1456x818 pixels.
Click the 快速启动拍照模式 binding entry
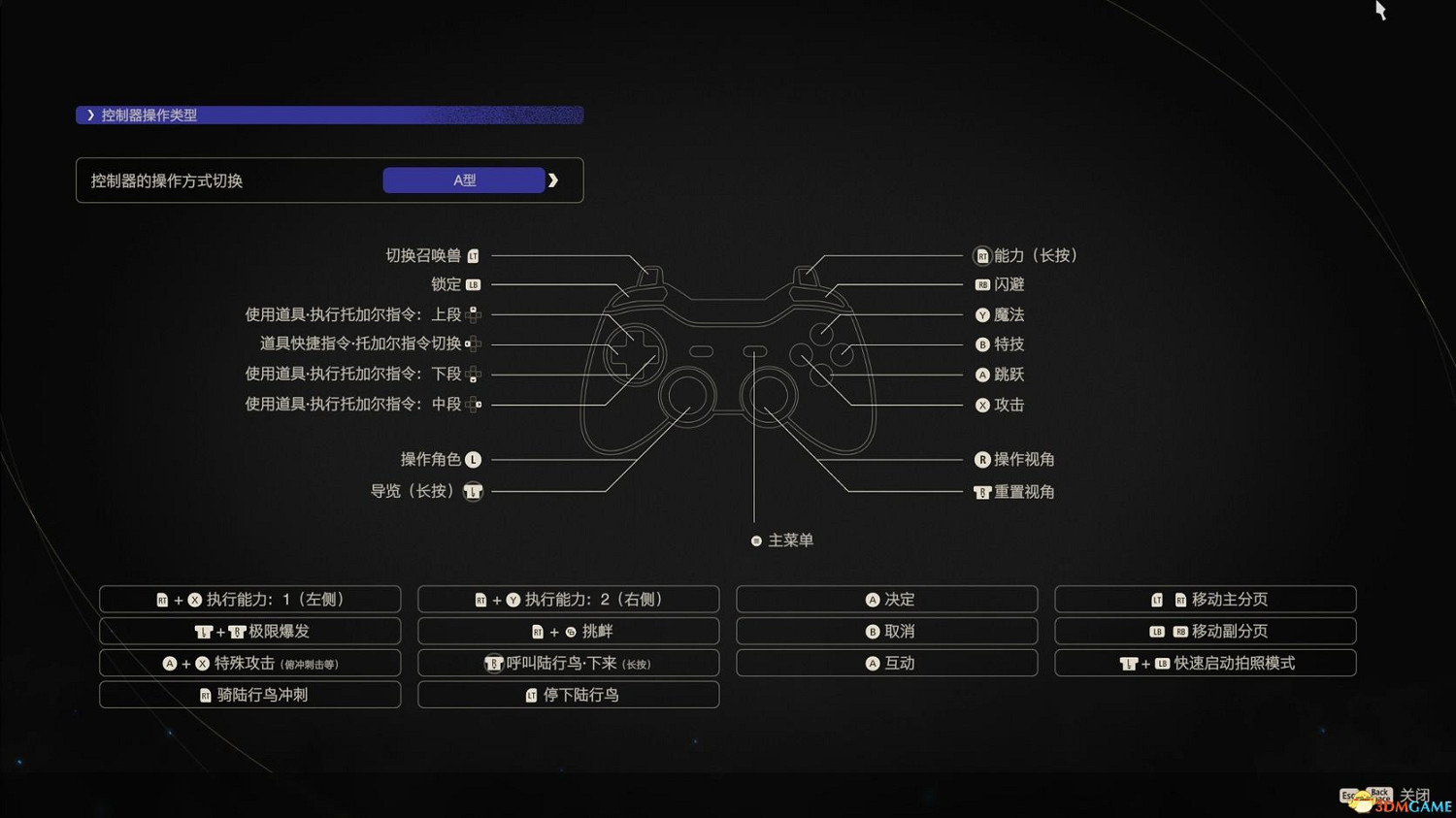click(1206, 663)
